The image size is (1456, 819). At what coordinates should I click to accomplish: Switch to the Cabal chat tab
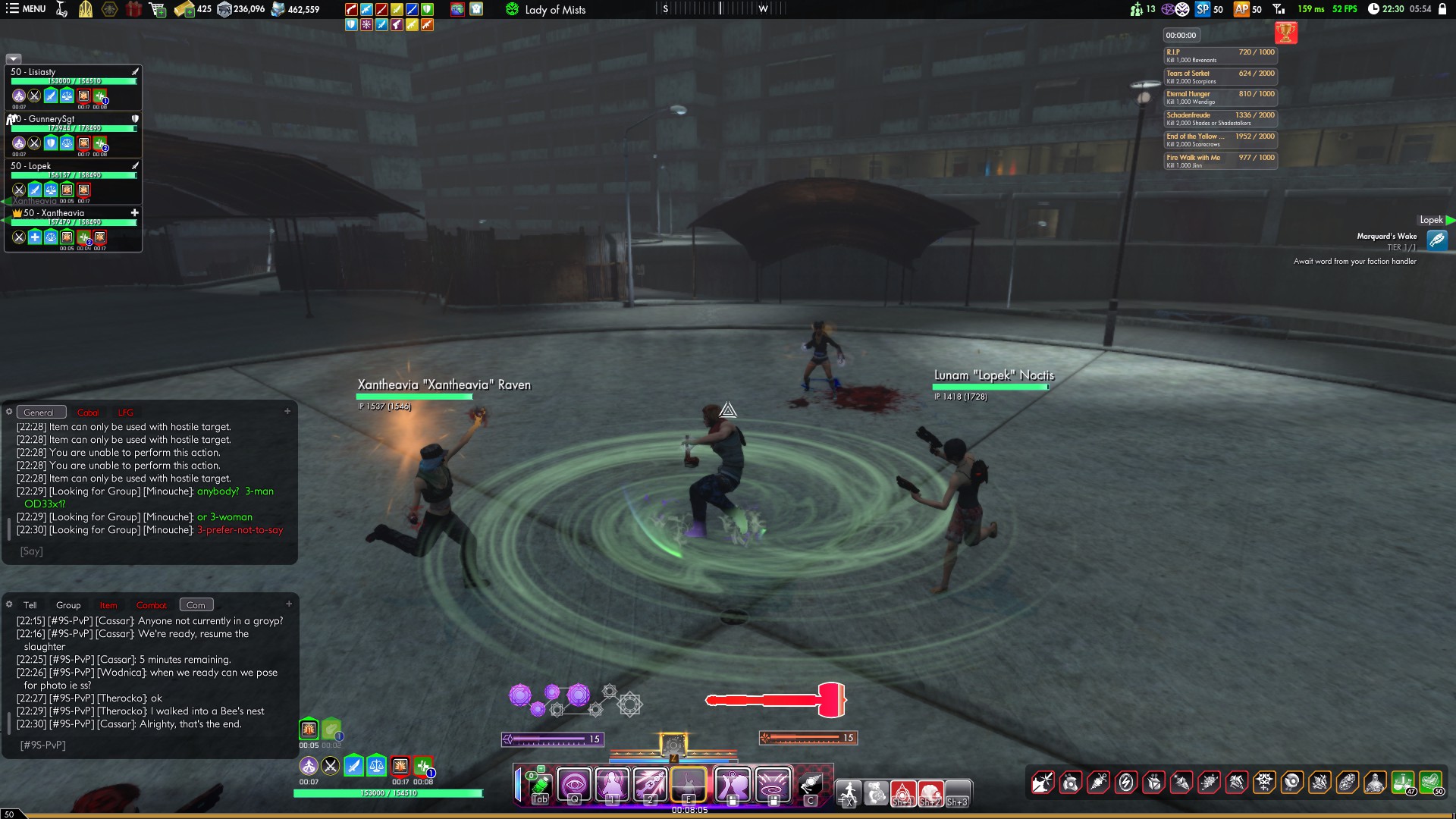pos(88,413)
